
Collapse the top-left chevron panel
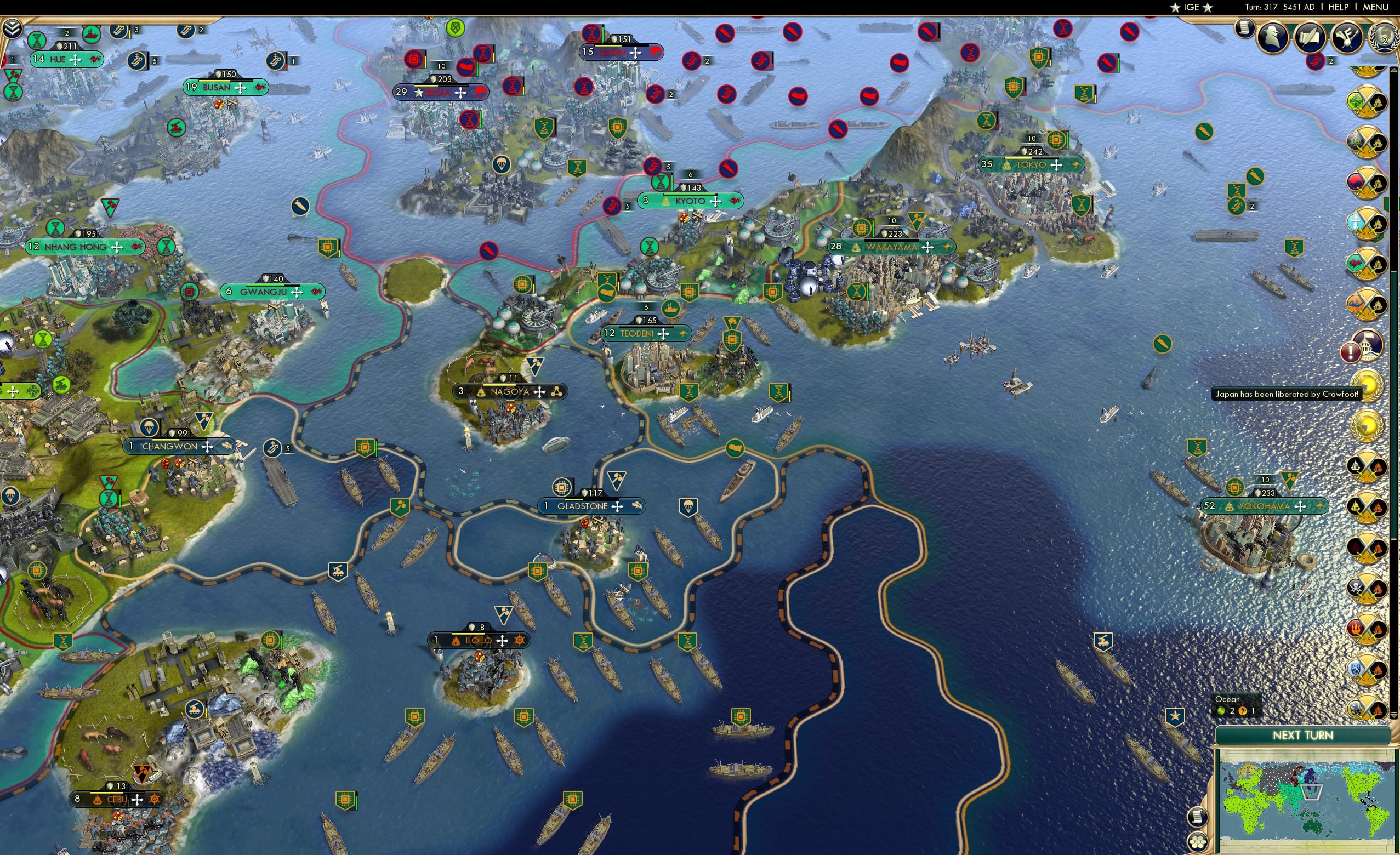pyautogui.click(x=12, y=27)
